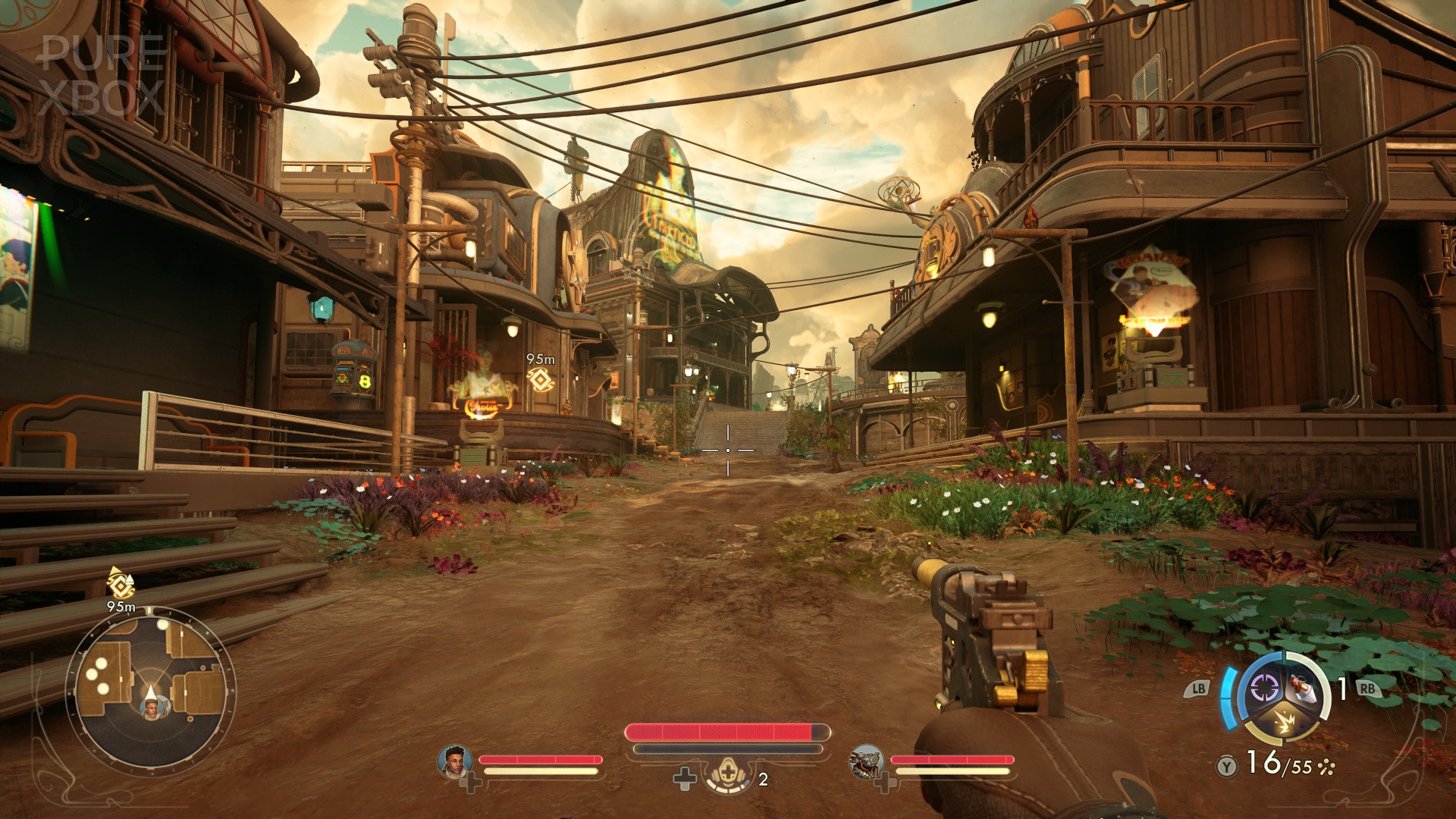Screen dimensions: 1456x819
Task: Select the robot companion's portrait
Action: point(867,761)
